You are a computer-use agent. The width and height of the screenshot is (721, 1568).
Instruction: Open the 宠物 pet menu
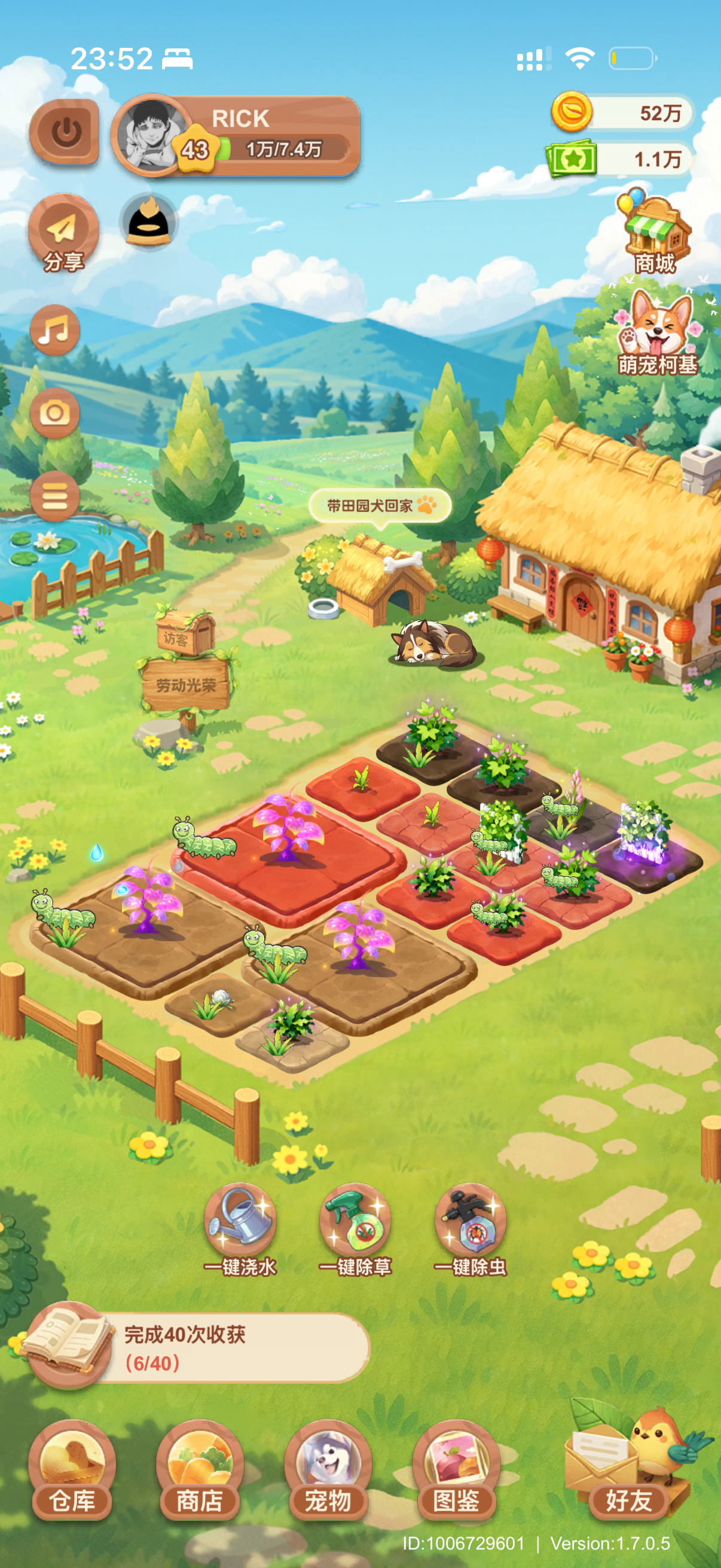[328, 1469]
